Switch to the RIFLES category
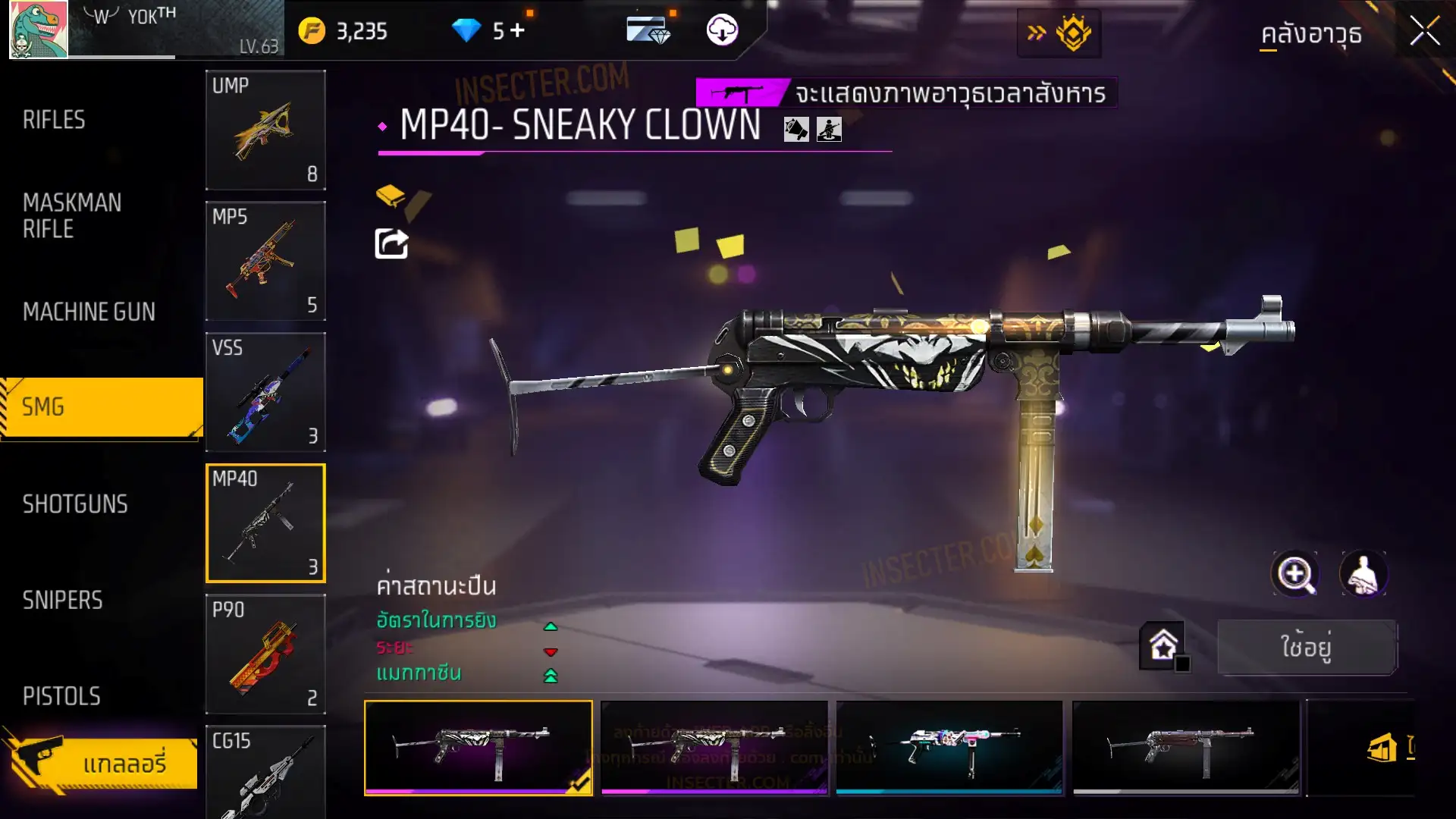1456x819 pixels. pos(55,120)
